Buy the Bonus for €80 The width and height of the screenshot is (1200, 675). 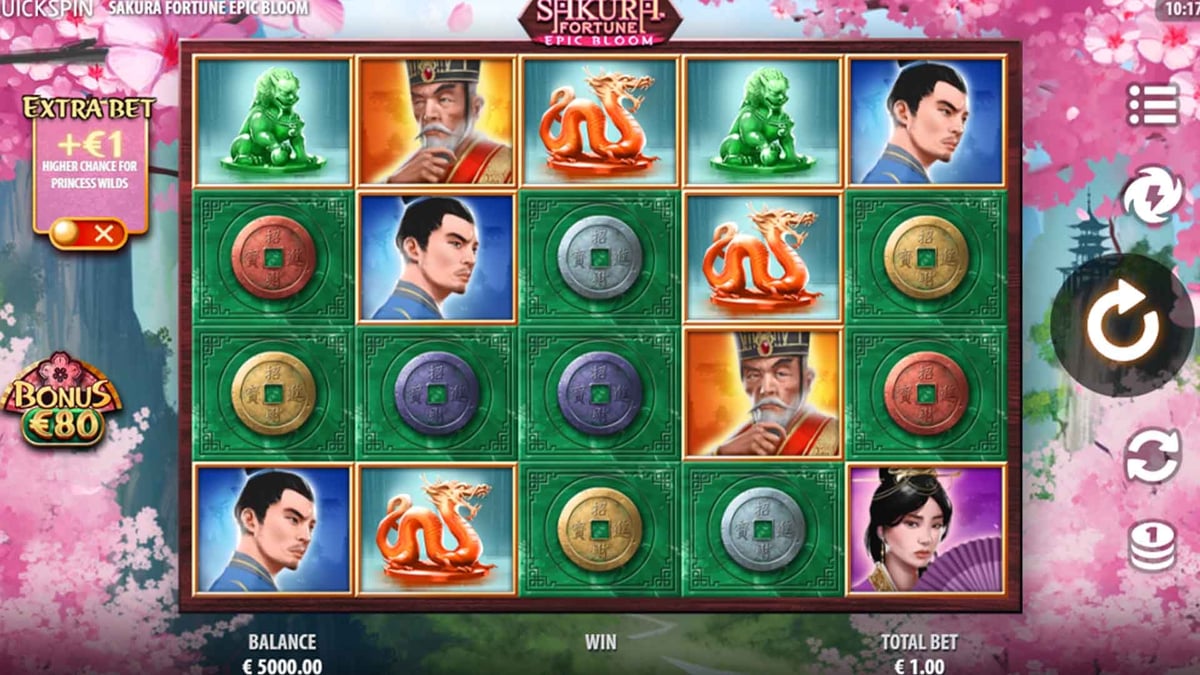(62, 400)
